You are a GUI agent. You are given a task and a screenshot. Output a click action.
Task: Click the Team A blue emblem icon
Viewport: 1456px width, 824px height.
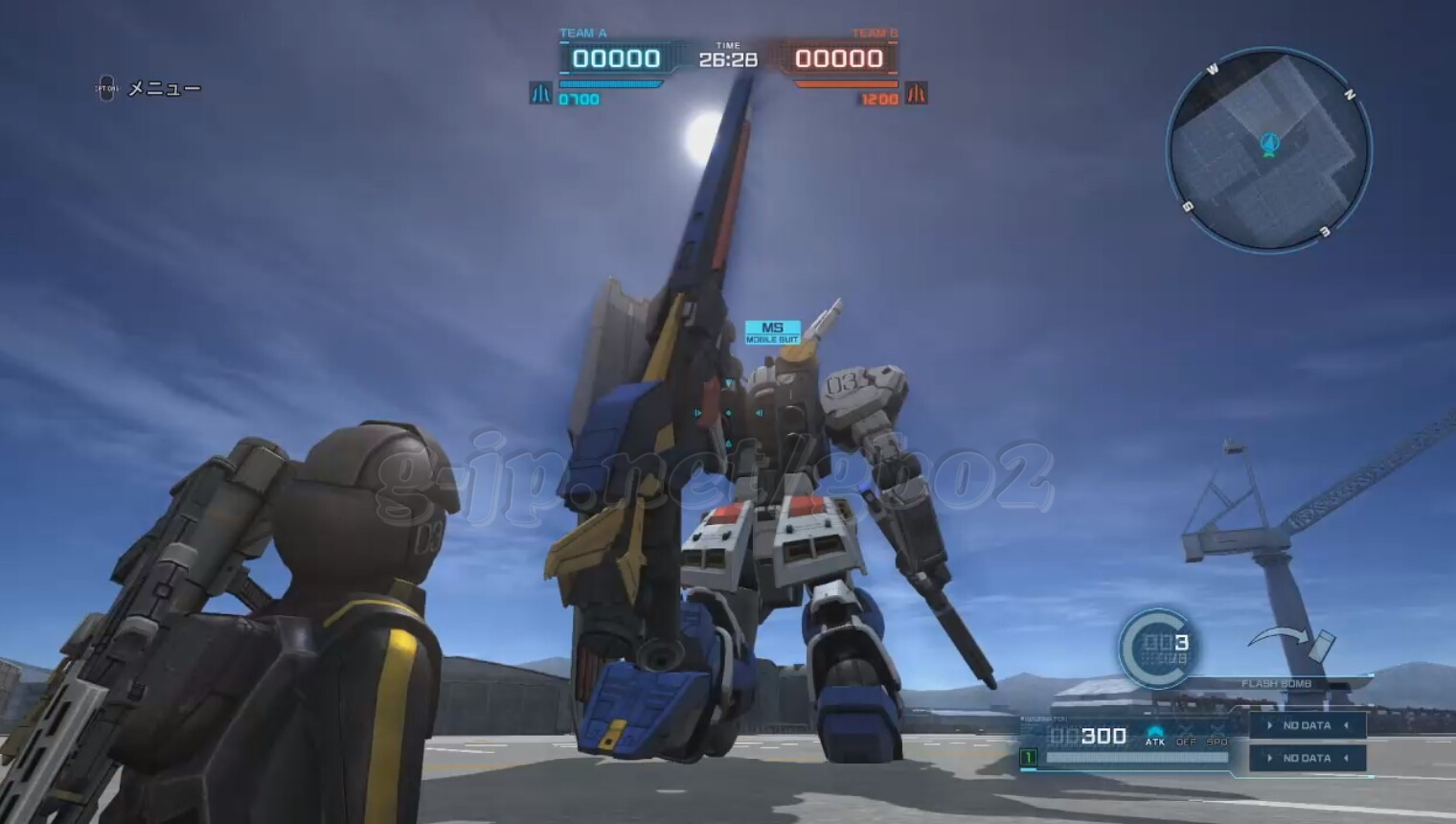[x=540, y=94]
